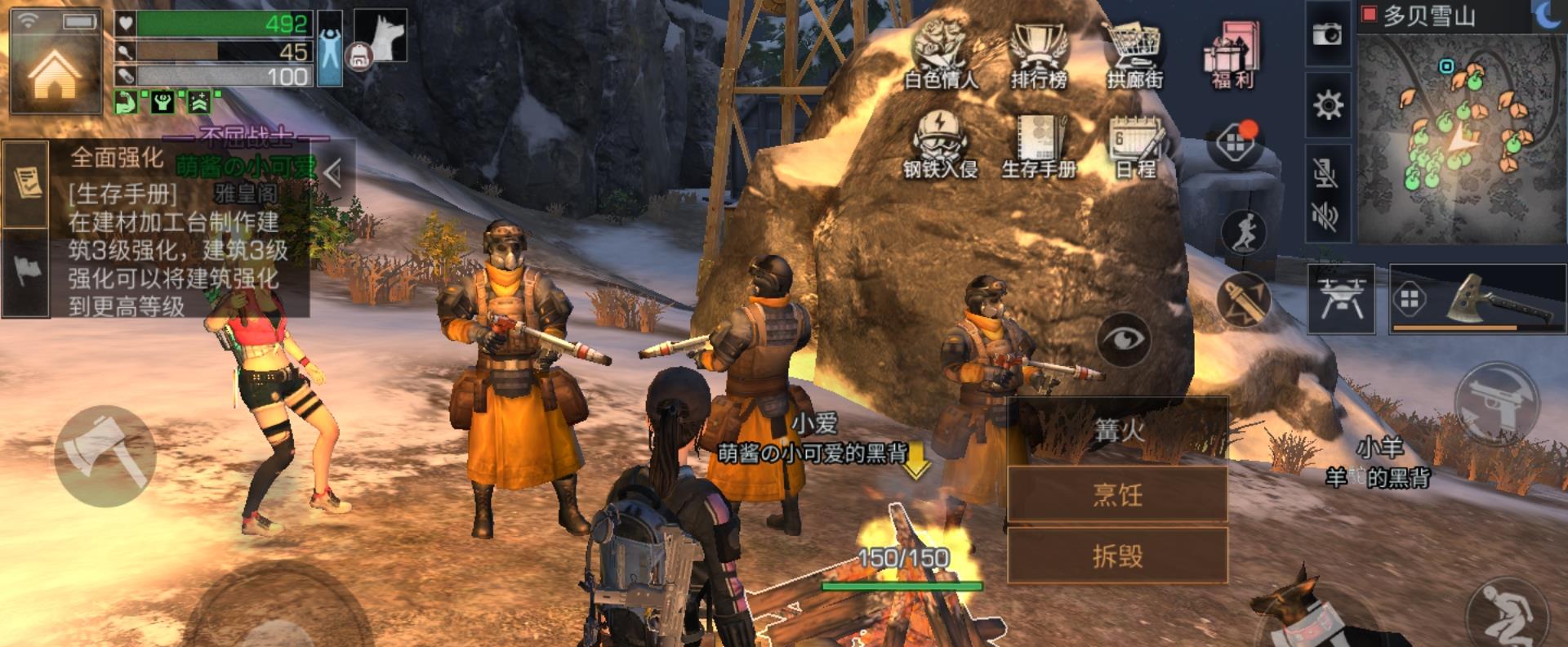Open the 拱廊街 shop
The width and height of the screenshot is (1568, 647).
tap(1134, 54)
